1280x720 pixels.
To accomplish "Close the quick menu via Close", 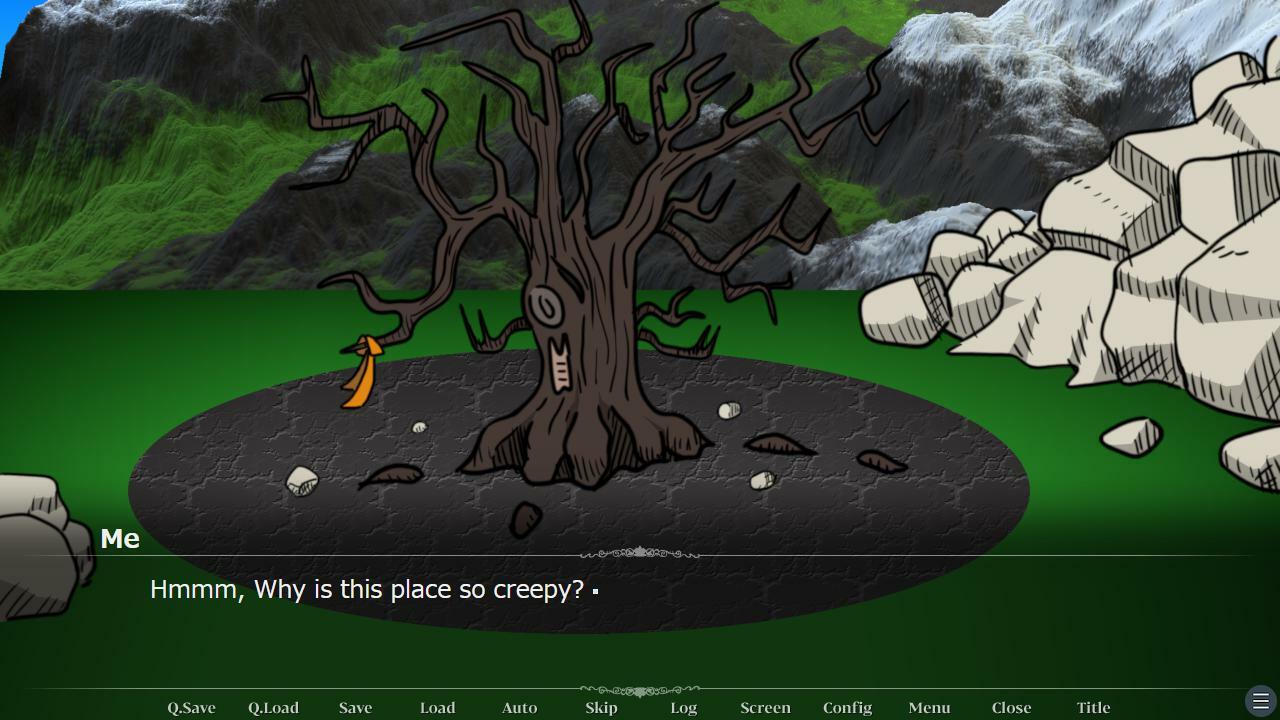I will click(x=1011, y=707).
